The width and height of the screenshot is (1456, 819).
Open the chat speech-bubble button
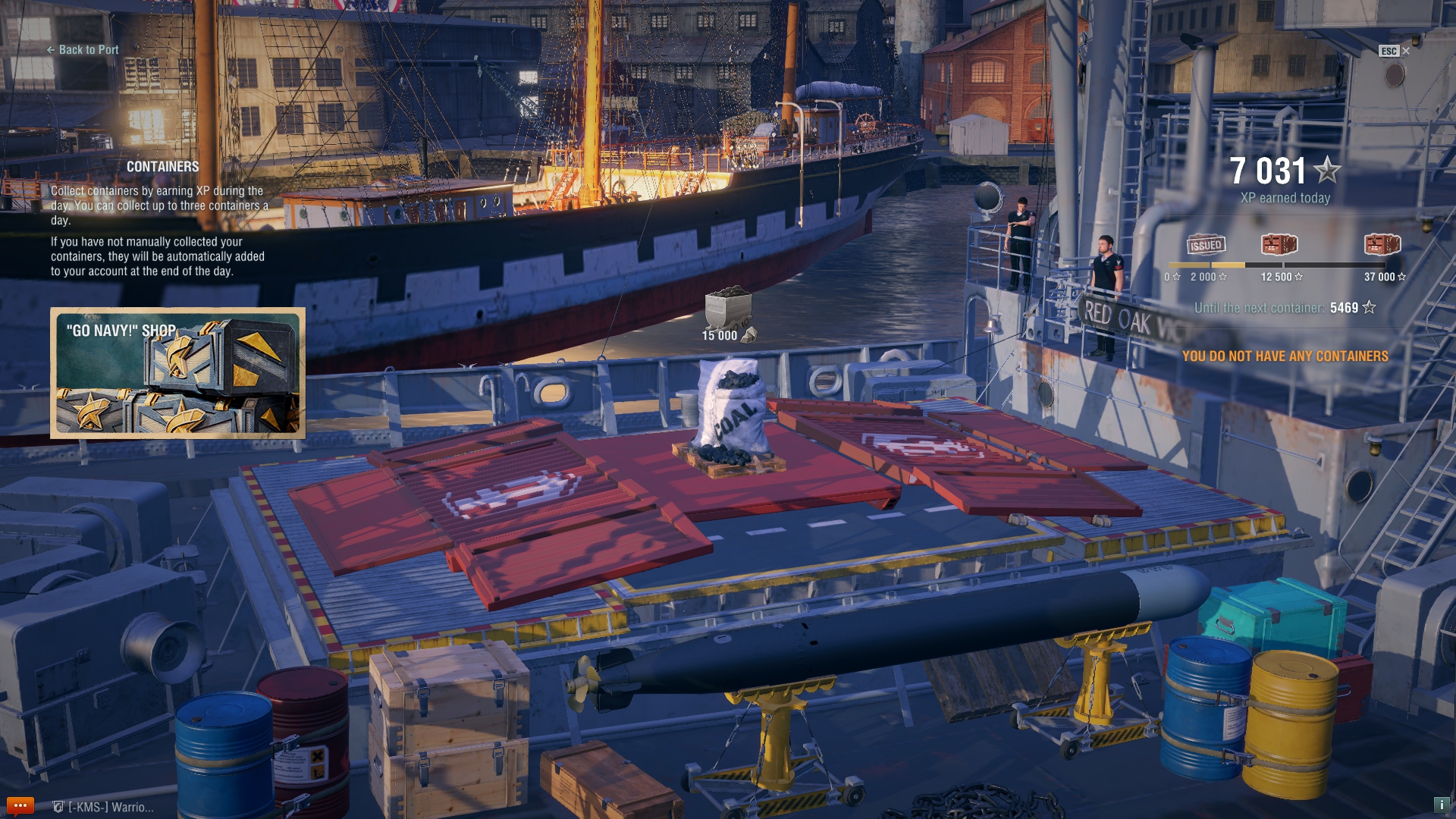coord(20,806)
